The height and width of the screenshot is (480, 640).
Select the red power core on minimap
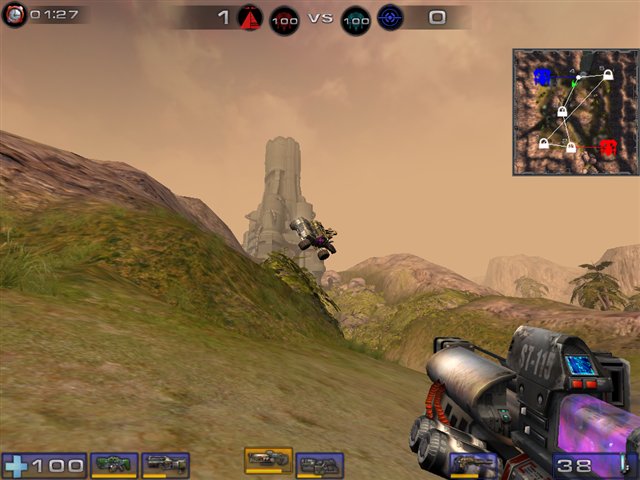tap(607, 147)
